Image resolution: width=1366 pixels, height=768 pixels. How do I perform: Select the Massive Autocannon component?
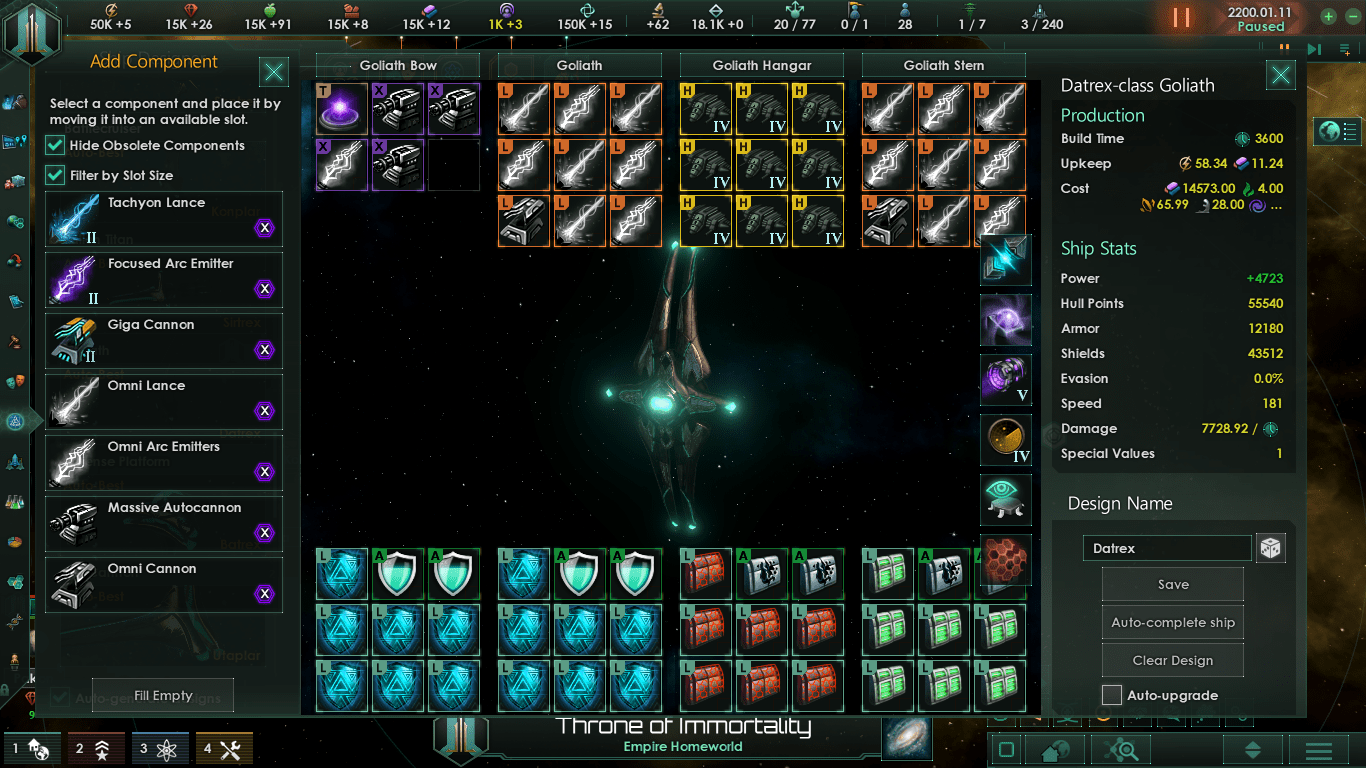(x=164, y=523)
